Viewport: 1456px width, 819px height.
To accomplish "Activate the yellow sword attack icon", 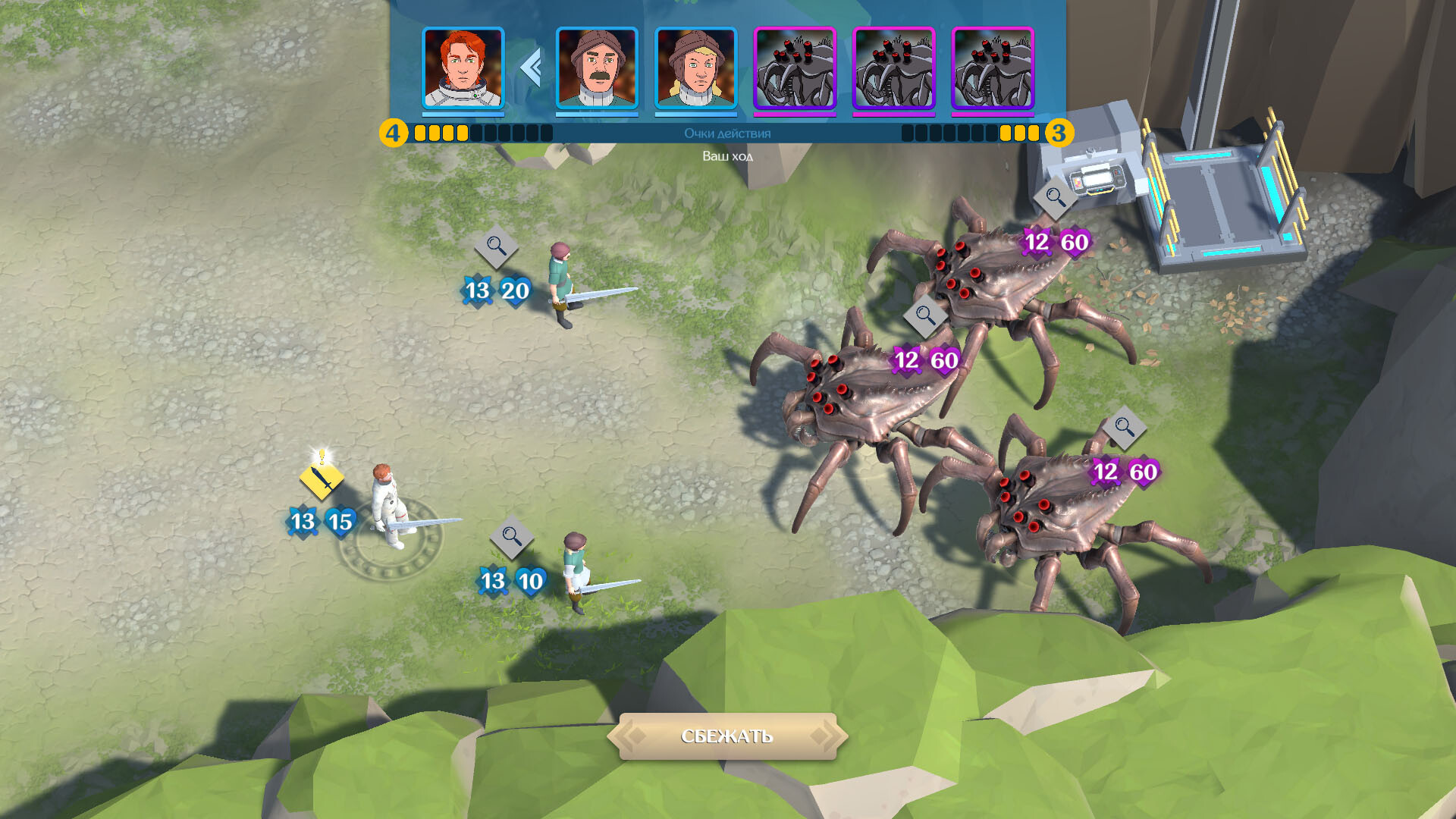I will [322, 479].
